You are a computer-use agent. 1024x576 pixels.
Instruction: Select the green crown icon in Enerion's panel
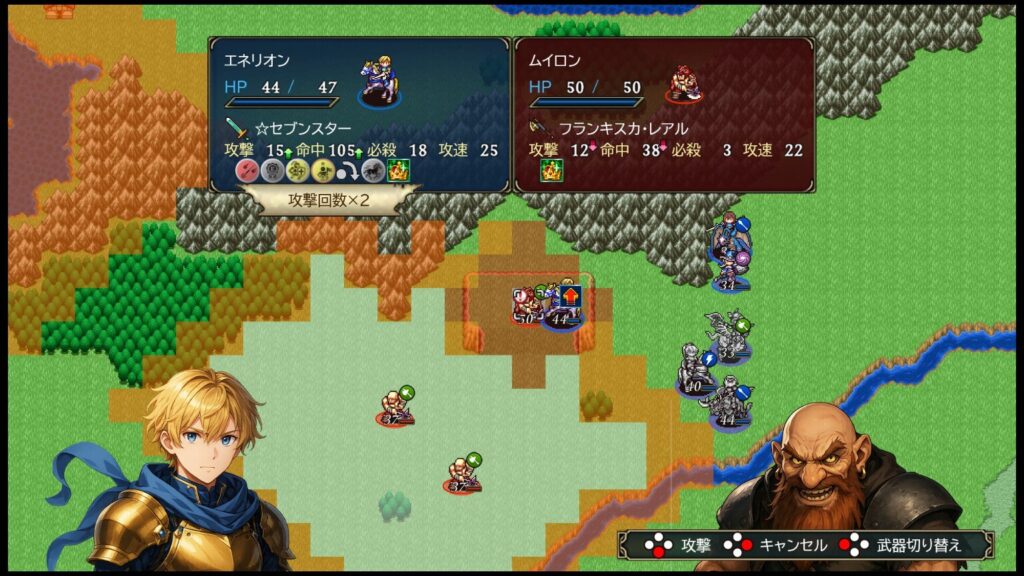(x=398, y=170)
